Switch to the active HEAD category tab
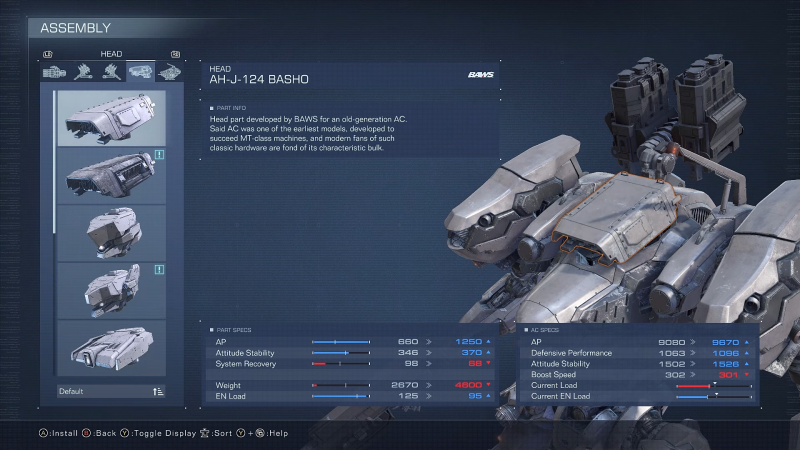The image size is (800, 450). [x=140, y=72]
